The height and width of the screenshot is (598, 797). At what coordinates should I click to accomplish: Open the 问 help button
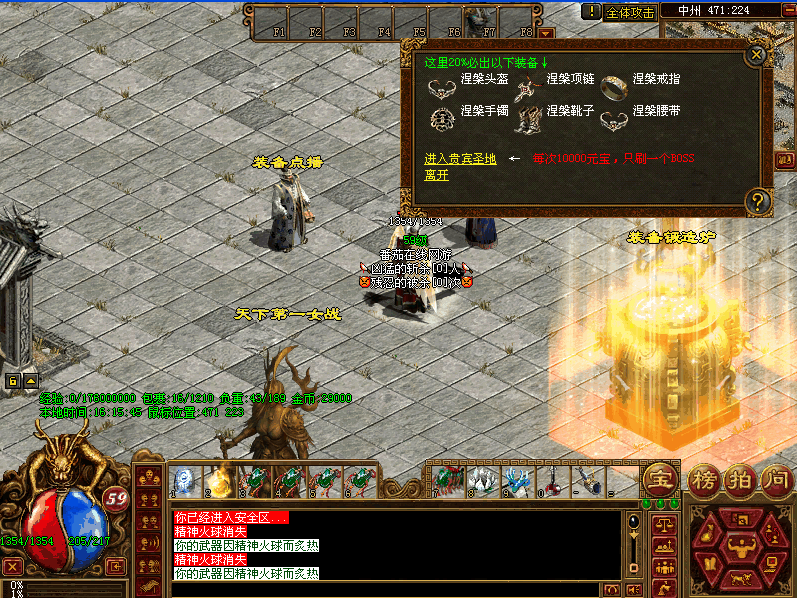click(776, 479)
